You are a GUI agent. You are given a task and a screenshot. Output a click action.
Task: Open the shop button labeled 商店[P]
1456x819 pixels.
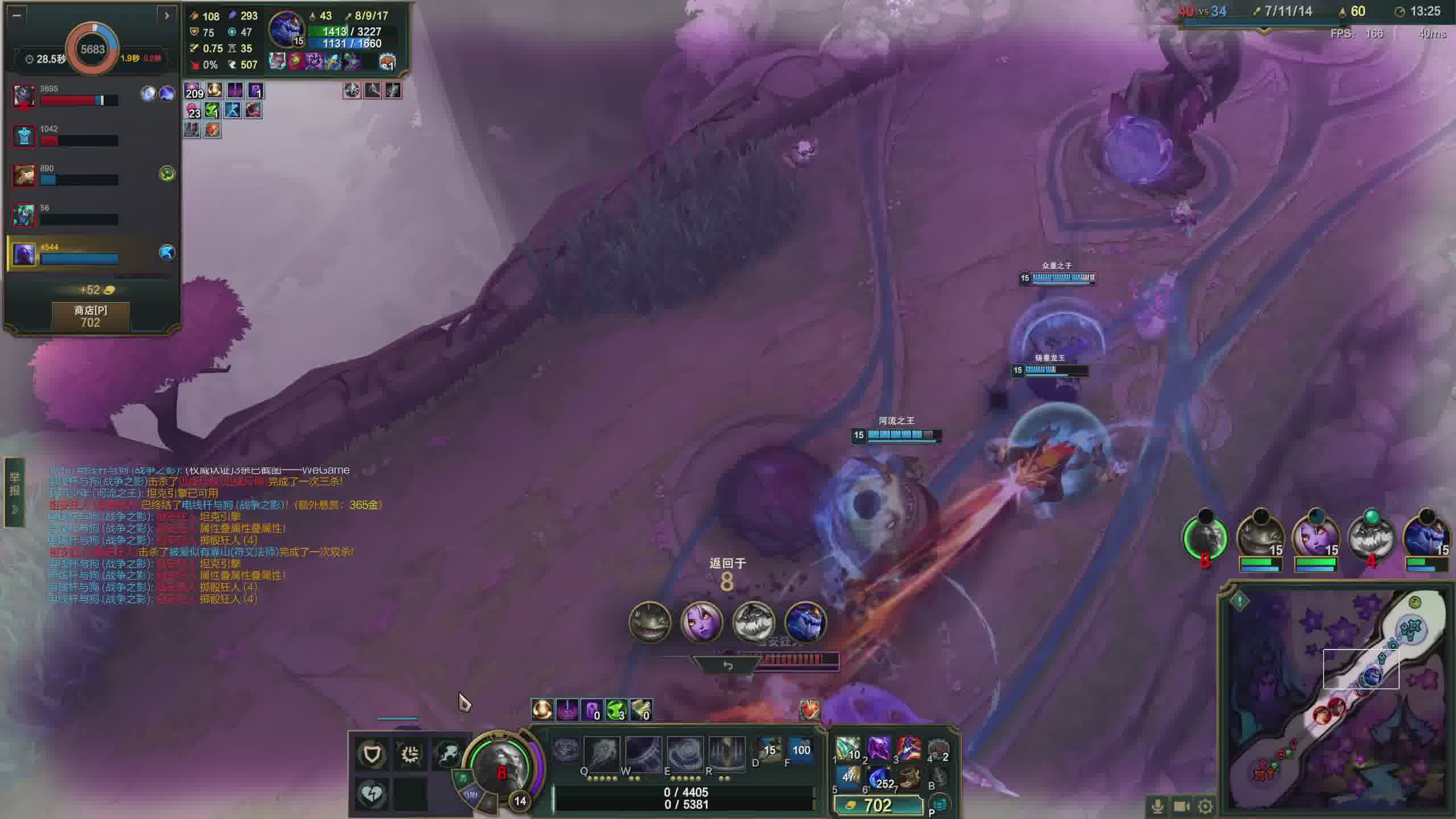[90, 316]
